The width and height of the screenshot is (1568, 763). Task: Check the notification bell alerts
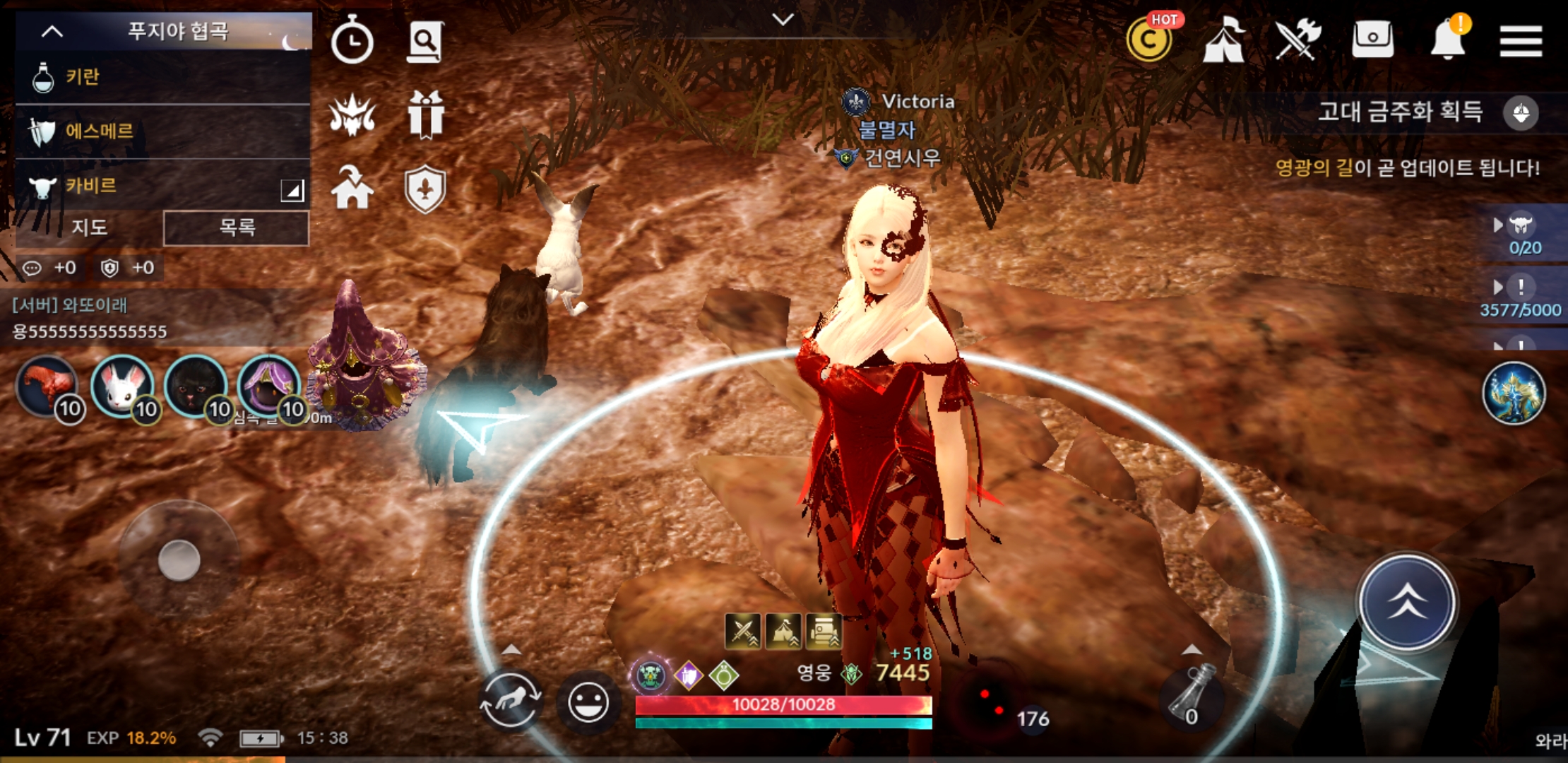point(1447,40)
